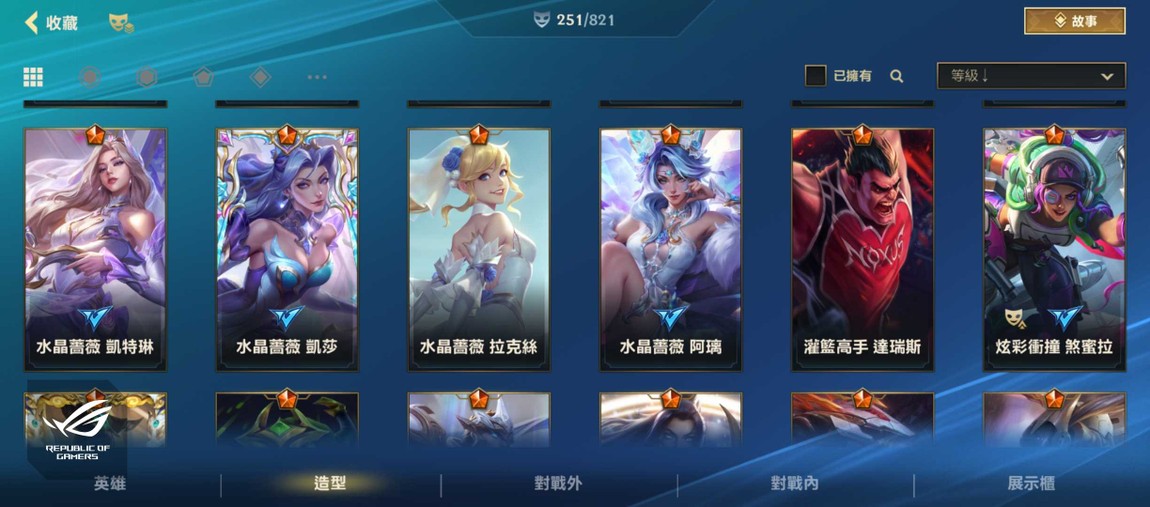Viewport: 1150px width, 507px height.
Task: Click the magnifying glass search icon
Action: pos(897,76)
